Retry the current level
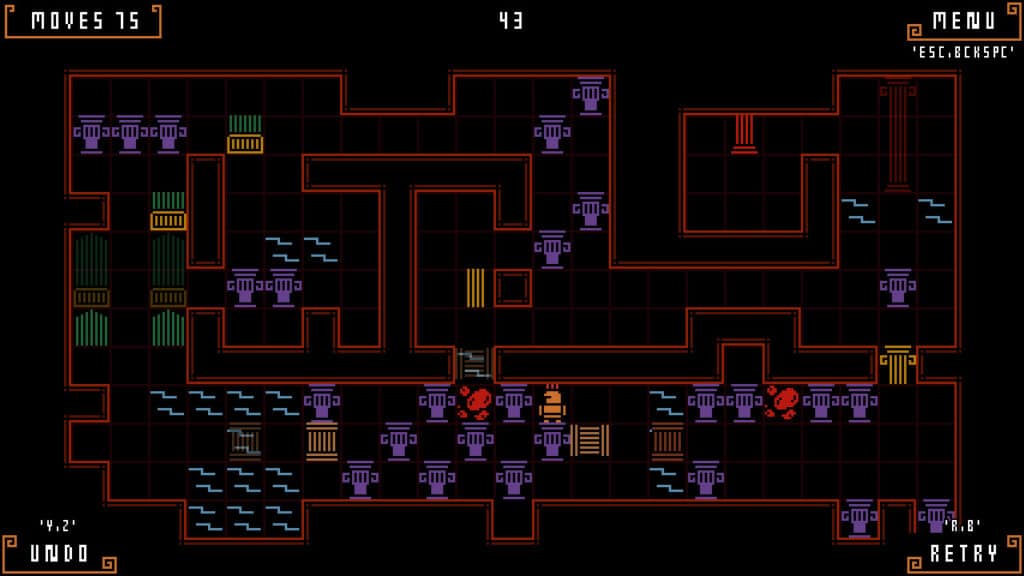The image size is (1024, 576). [963, 553]
